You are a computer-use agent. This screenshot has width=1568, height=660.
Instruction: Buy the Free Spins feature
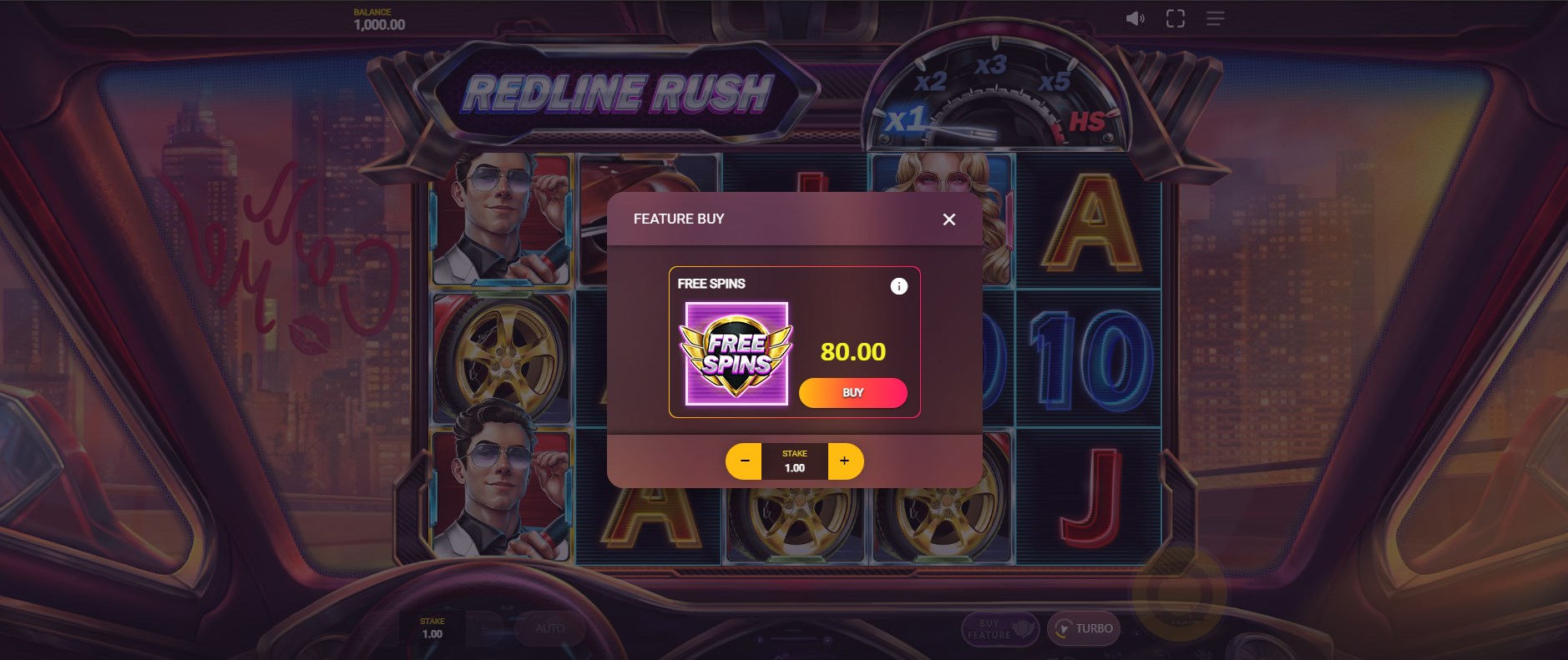(x=852, y=393)
